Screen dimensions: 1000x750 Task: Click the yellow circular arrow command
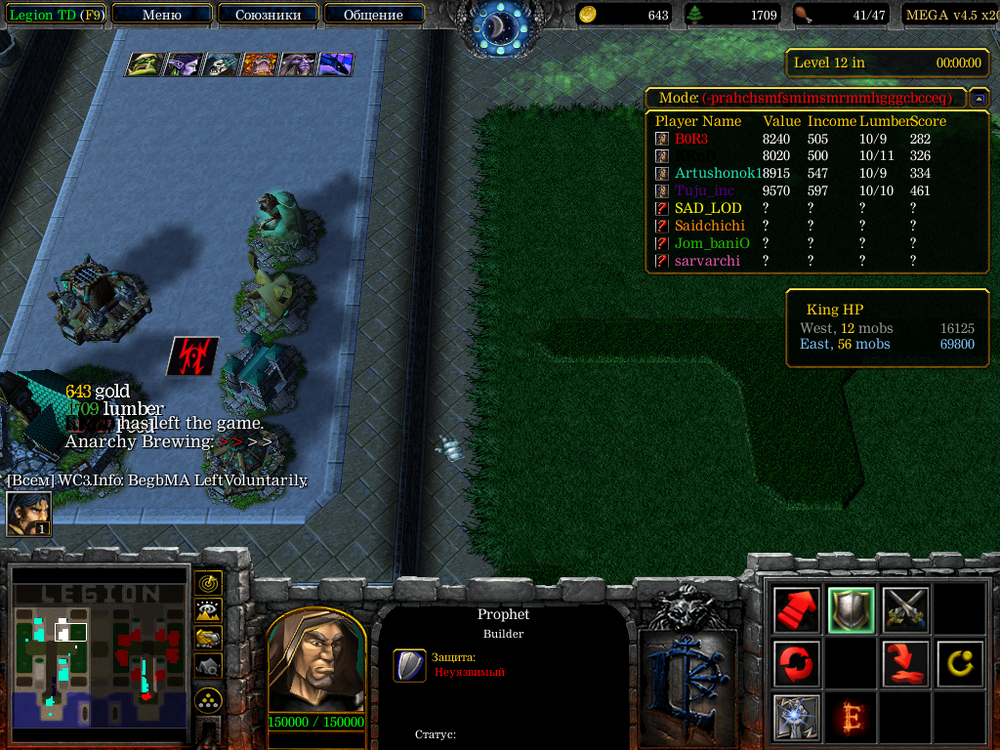tap(960, 663)
